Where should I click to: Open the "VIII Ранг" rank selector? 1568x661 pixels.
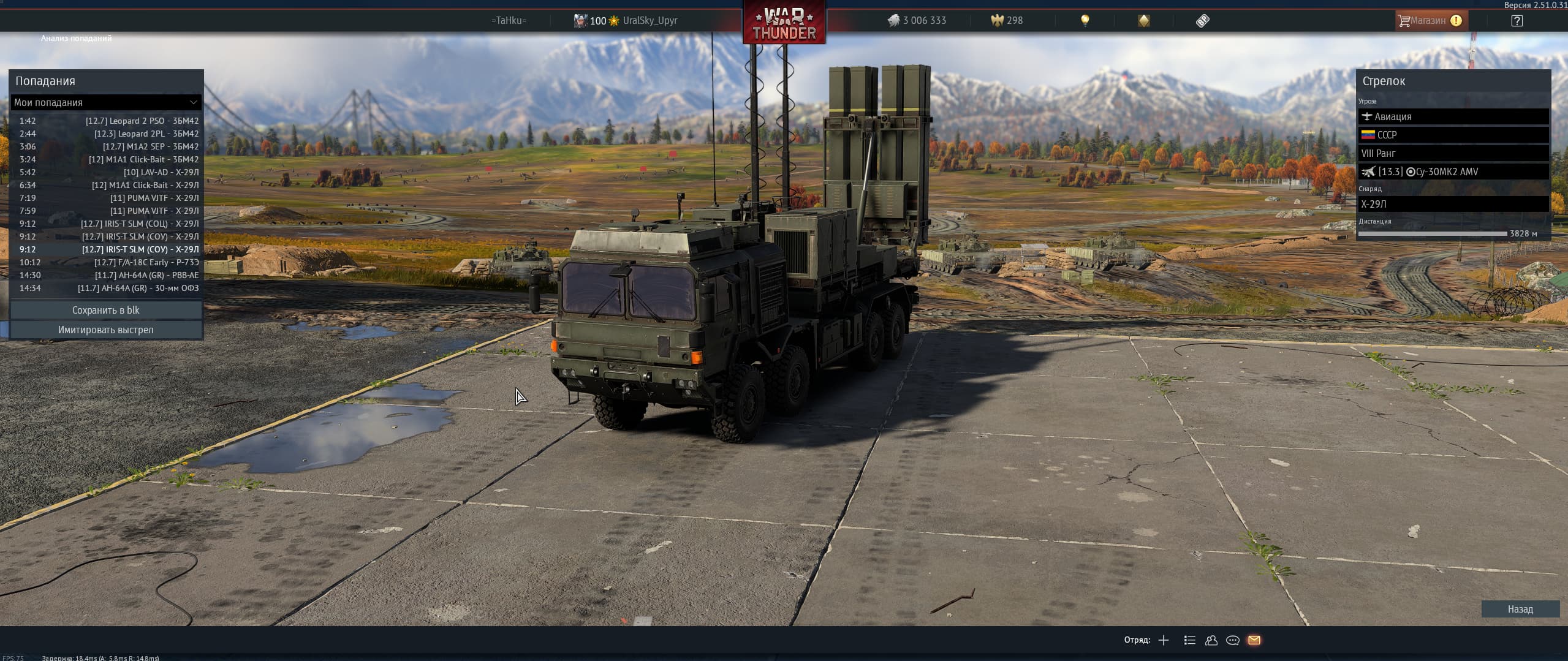pos(1453,153)
